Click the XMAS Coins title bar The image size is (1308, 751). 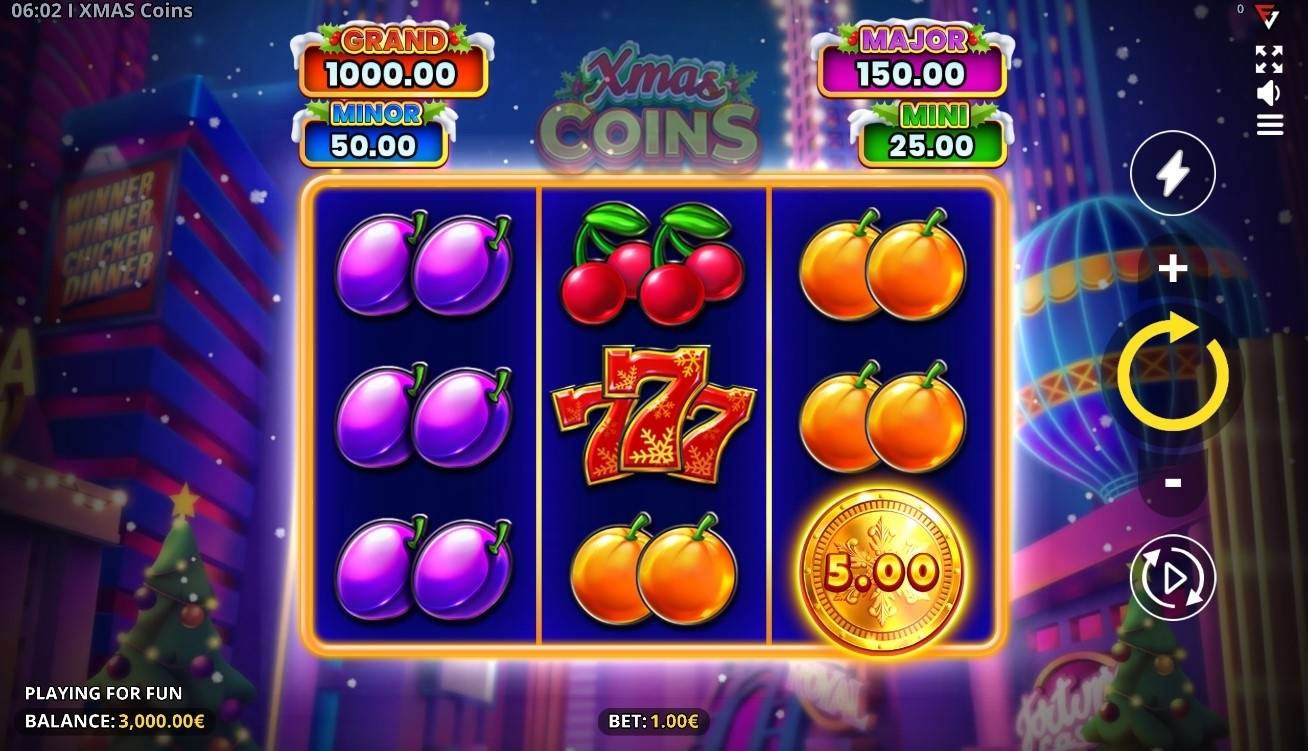pyautogui.click(x=100, y=12)
